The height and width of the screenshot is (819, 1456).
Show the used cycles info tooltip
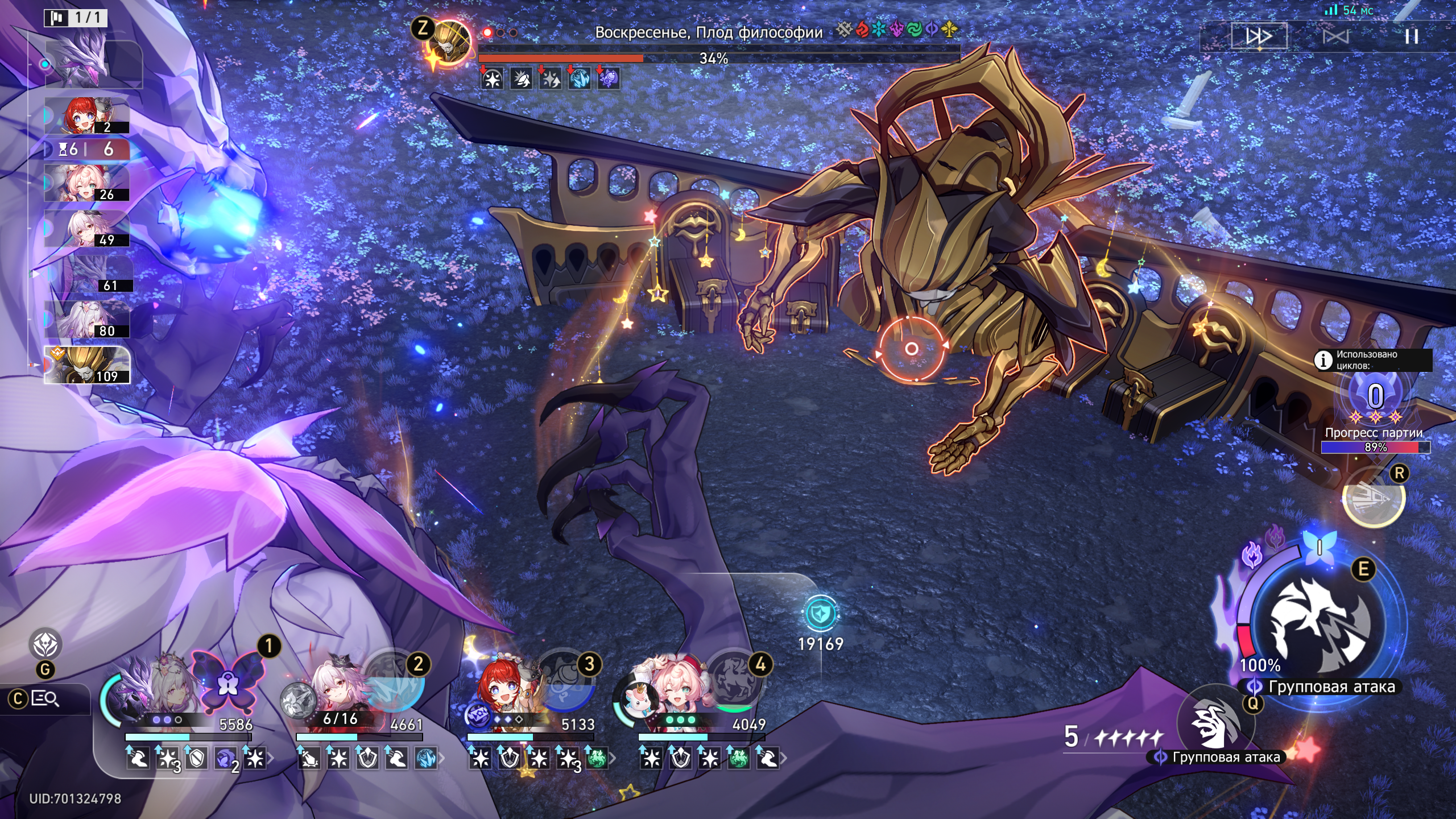pos(1323,360)
